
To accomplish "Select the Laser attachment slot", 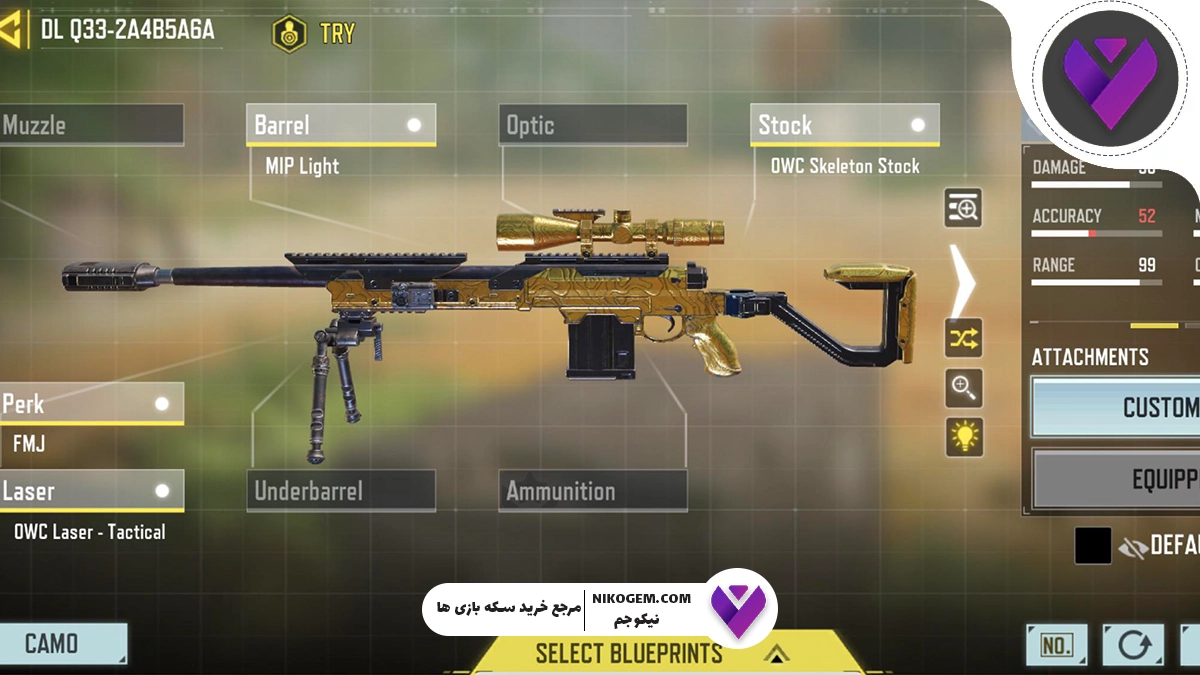I will click(x=91, y=491).
